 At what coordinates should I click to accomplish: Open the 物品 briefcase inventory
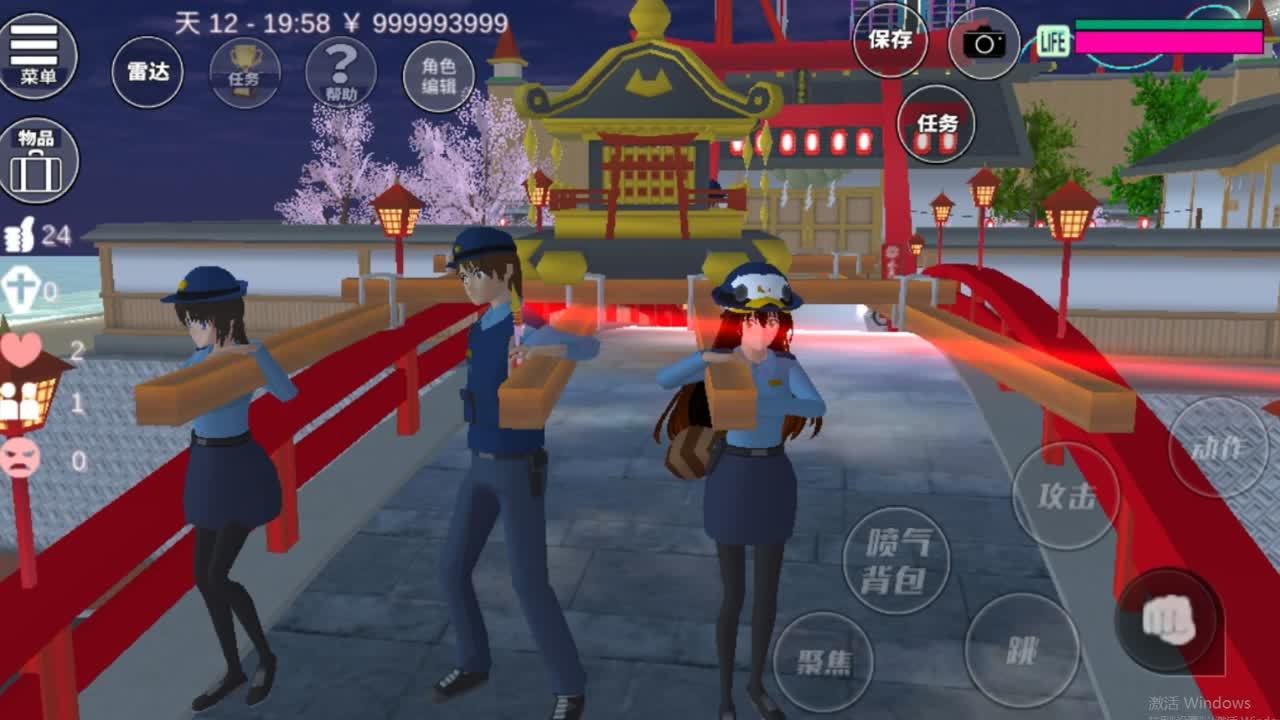[40, 160]
